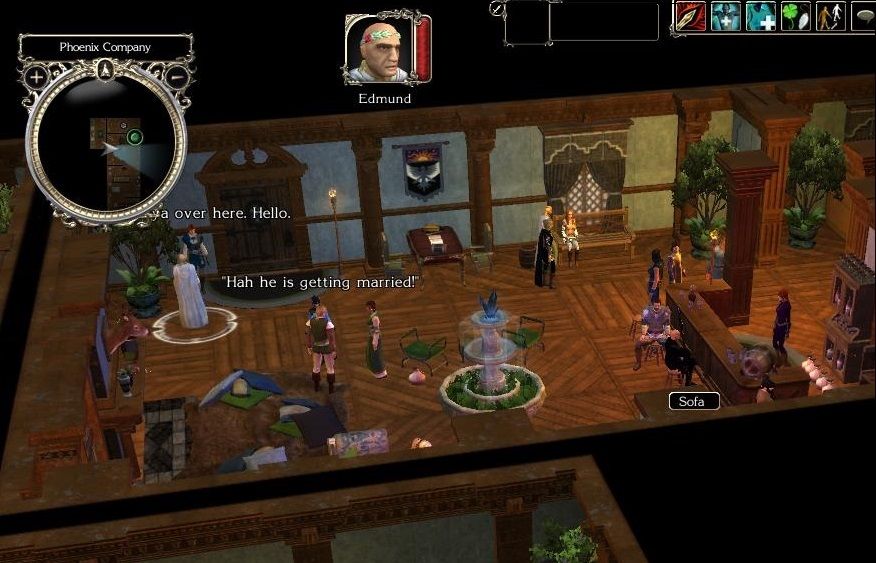Activate the four-leaf clover ability icon
Viewport: 876px width, 563px height.
point(795,17)
